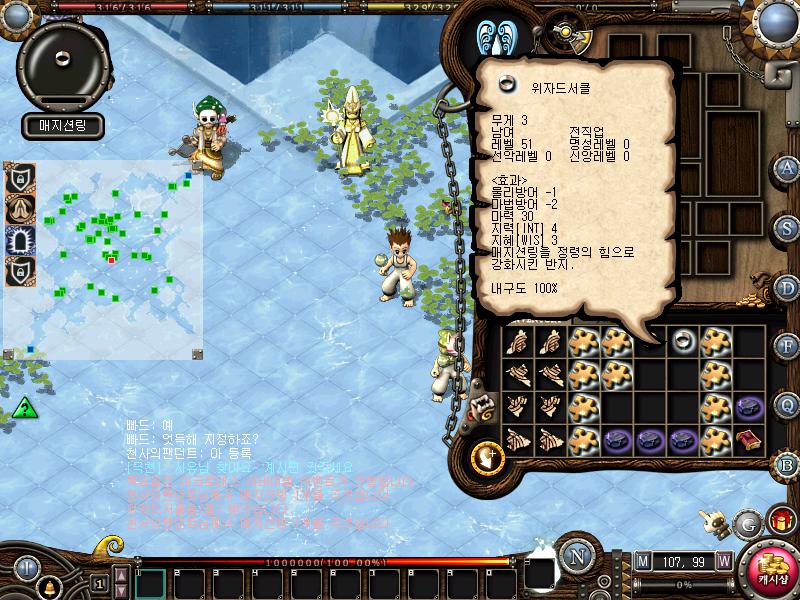
Task: Click the round G button
Action: click(746, 523)
